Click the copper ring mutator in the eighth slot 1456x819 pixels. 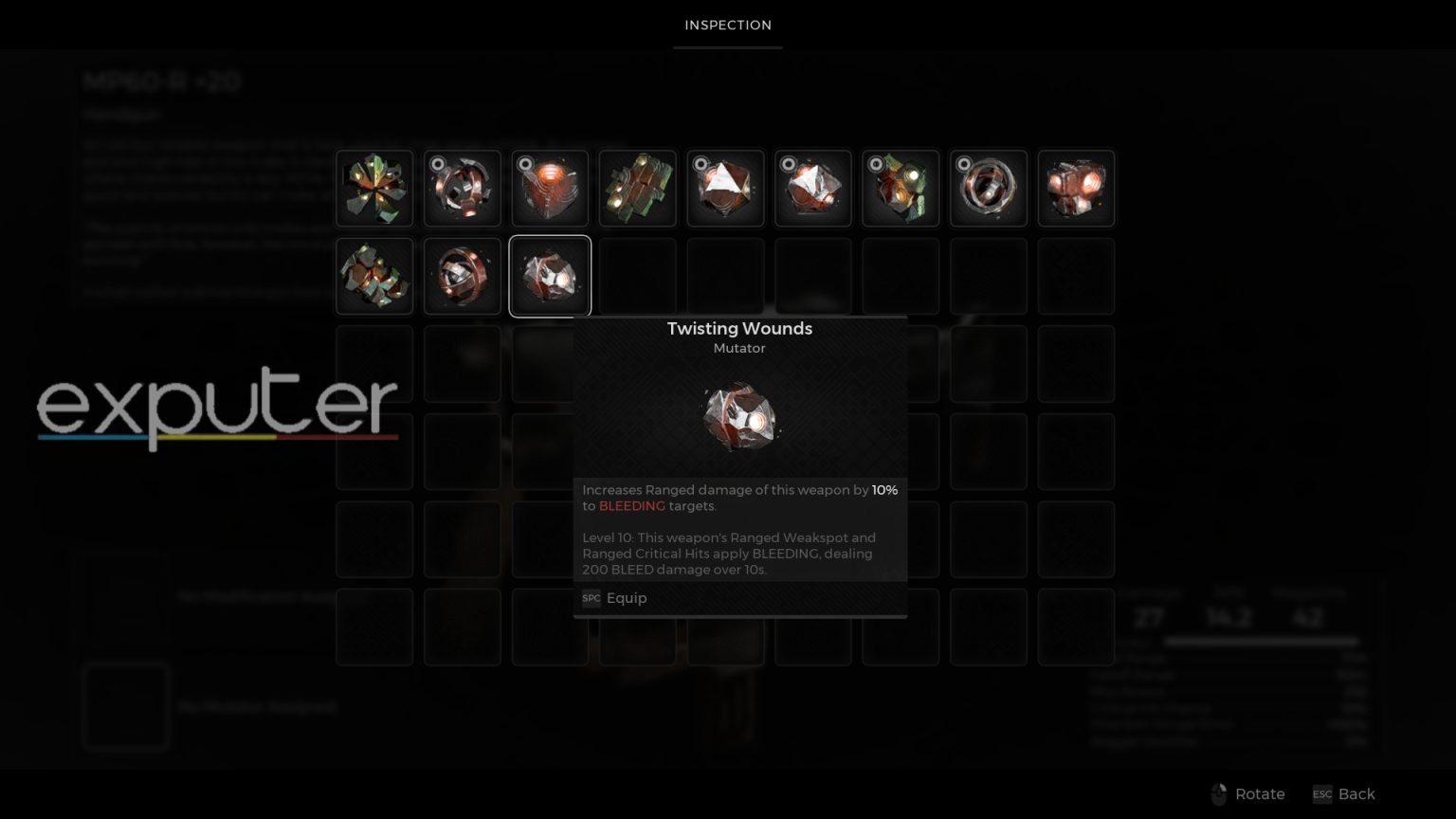point(989,188)
